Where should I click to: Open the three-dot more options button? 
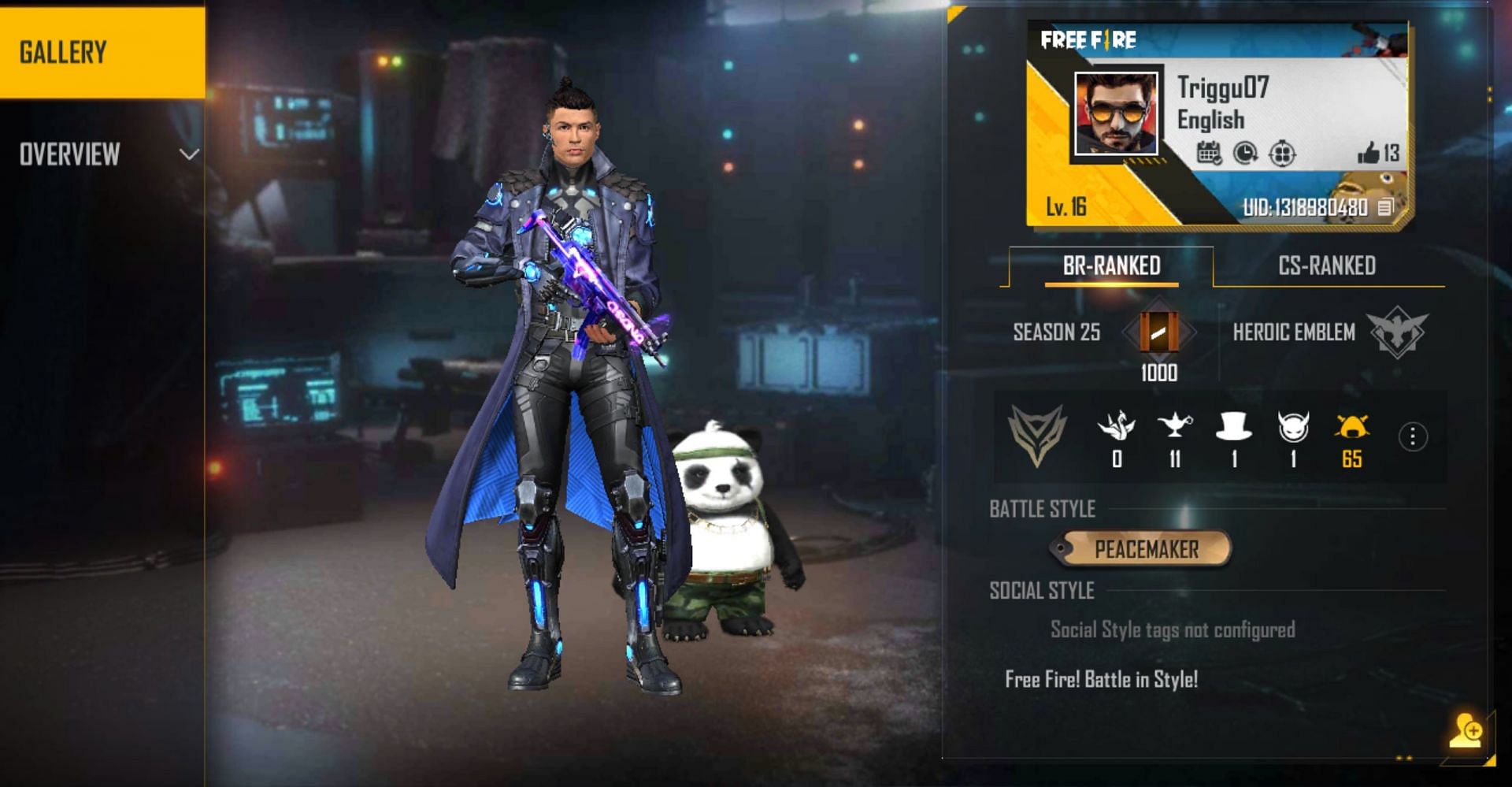coord(1413,436)
